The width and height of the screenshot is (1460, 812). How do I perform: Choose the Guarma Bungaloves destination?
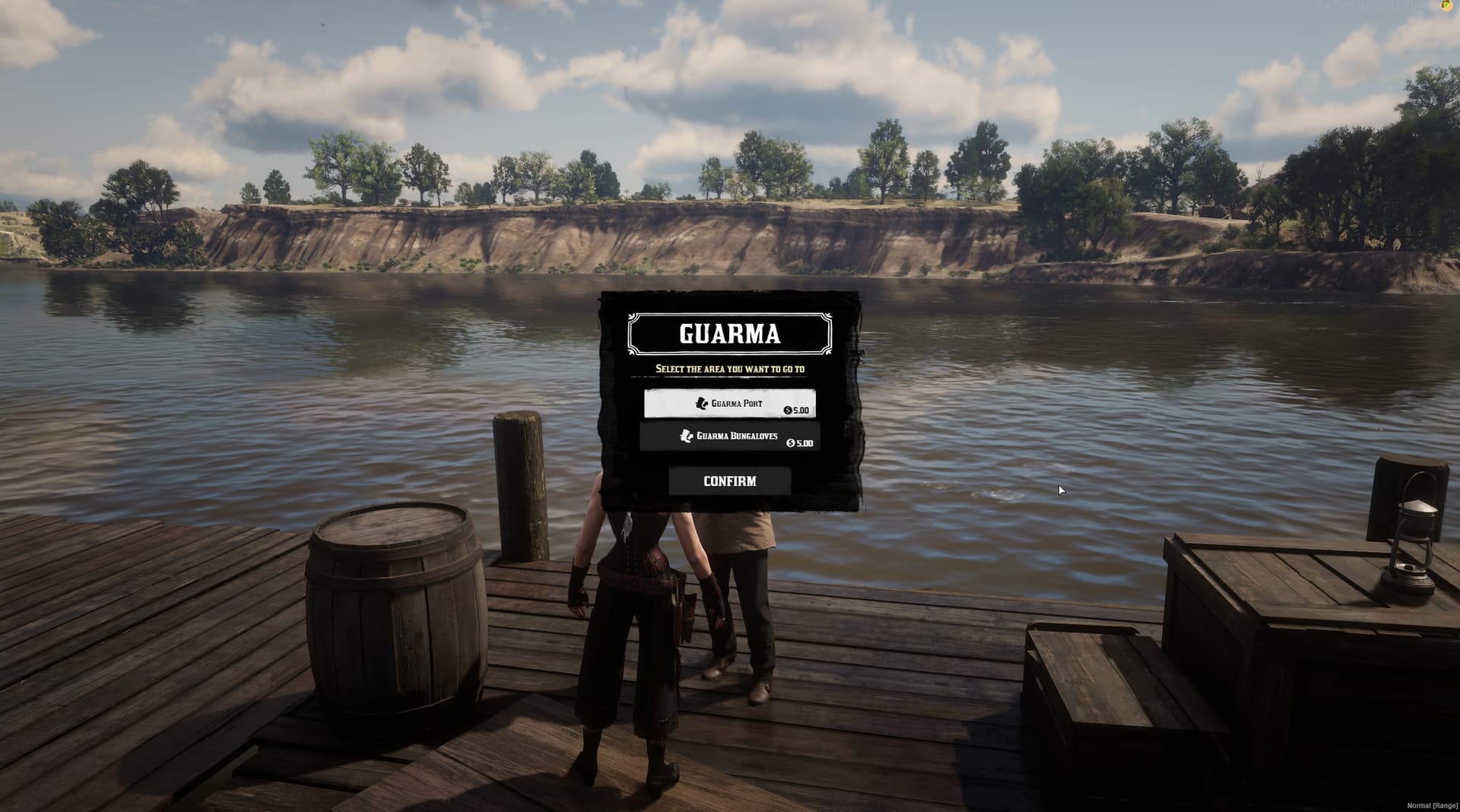[x=729, y=436]
